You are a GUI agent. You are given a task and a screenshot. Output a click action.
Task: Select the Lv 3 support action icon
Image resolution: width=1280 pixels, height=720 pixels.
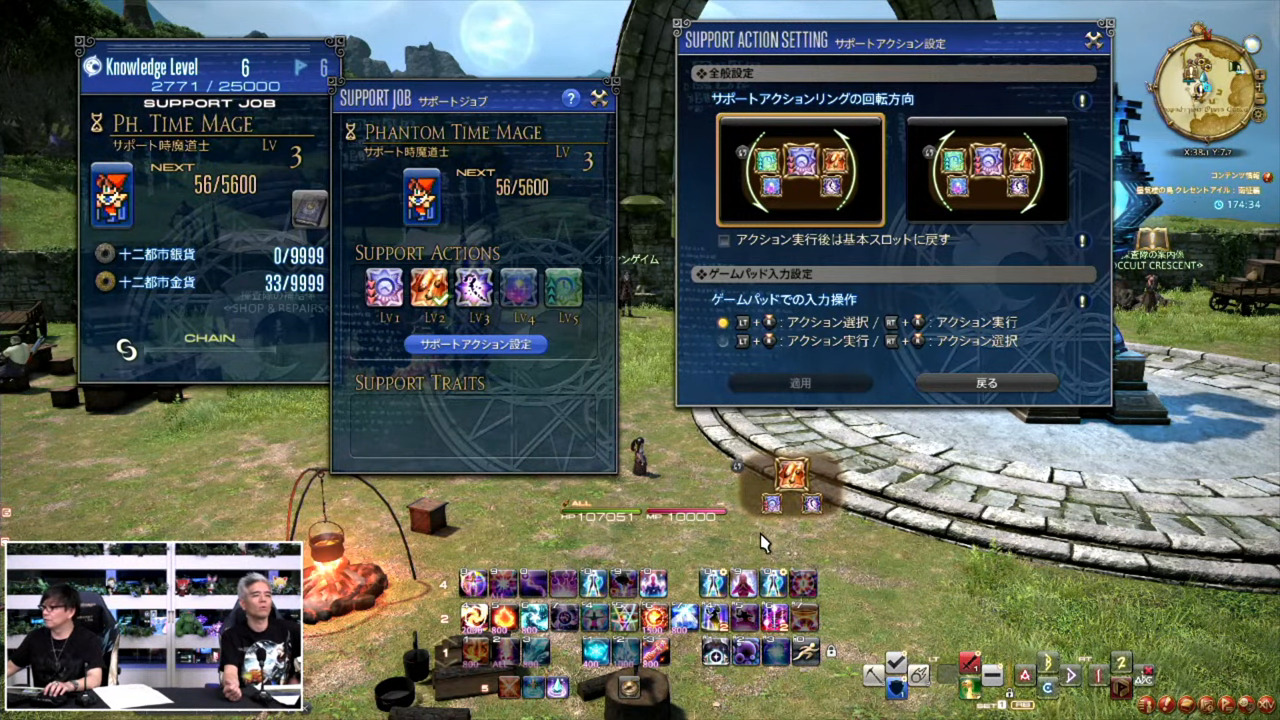[474, 288]
